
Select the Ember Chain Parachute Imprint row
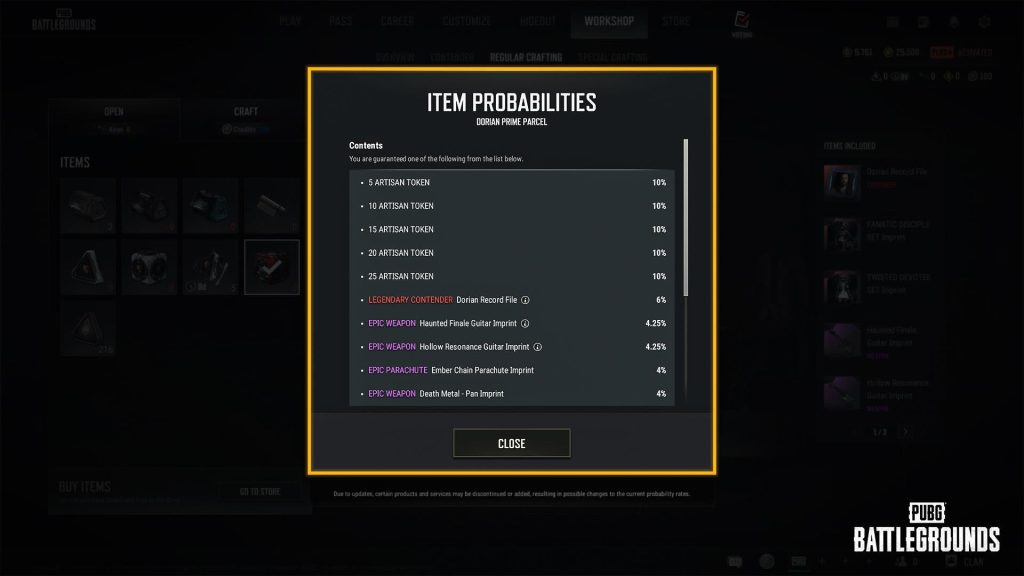click(x=511, y=370)
